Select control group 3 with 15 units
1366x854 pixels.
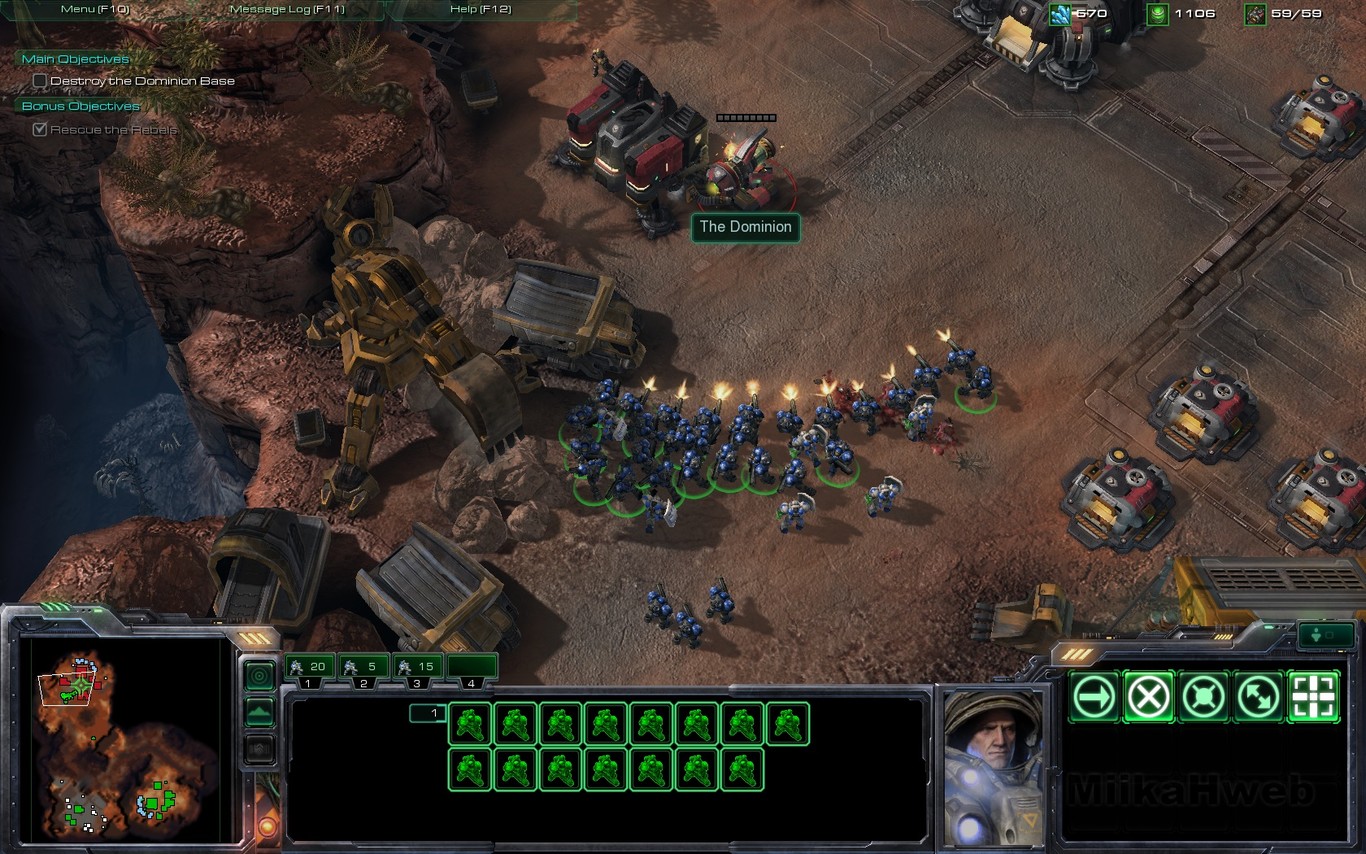[x=417, y=667]
